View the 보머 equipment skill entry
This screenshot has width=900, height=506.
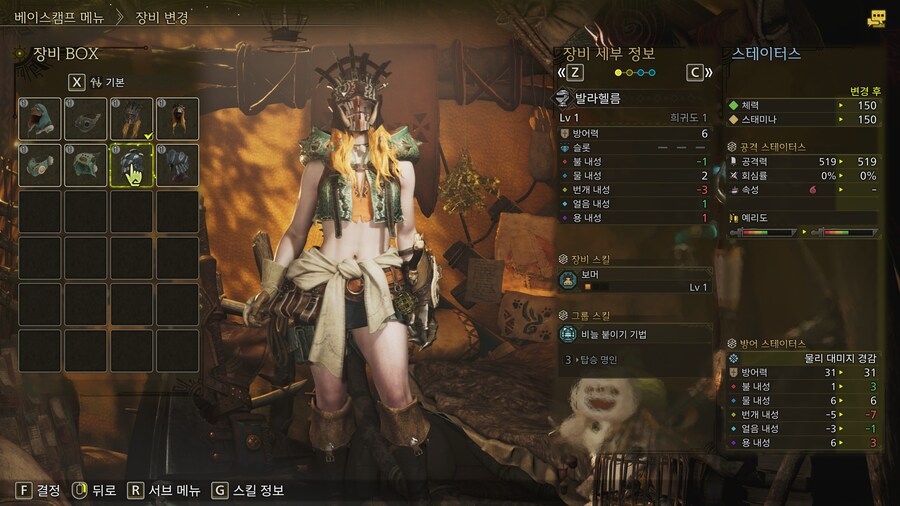click(x=635, y=280)
